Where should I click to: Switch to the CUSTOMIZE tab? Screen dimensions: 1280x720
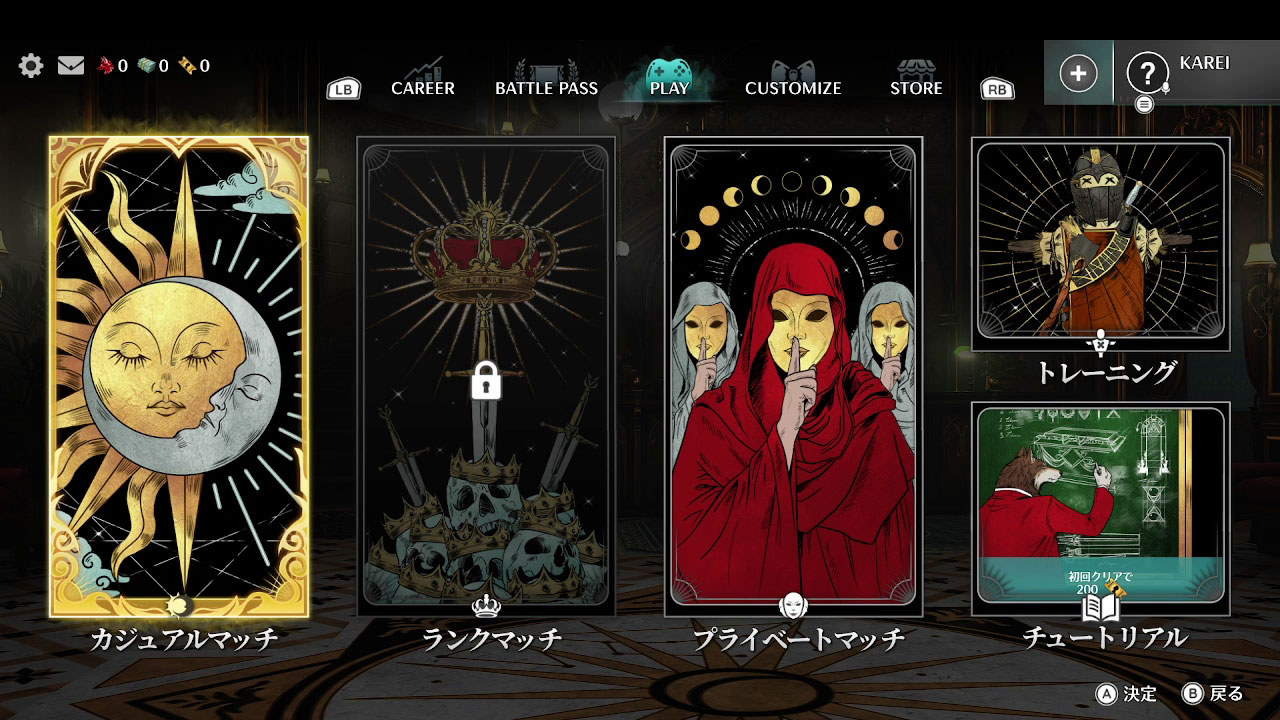(793, 88)
